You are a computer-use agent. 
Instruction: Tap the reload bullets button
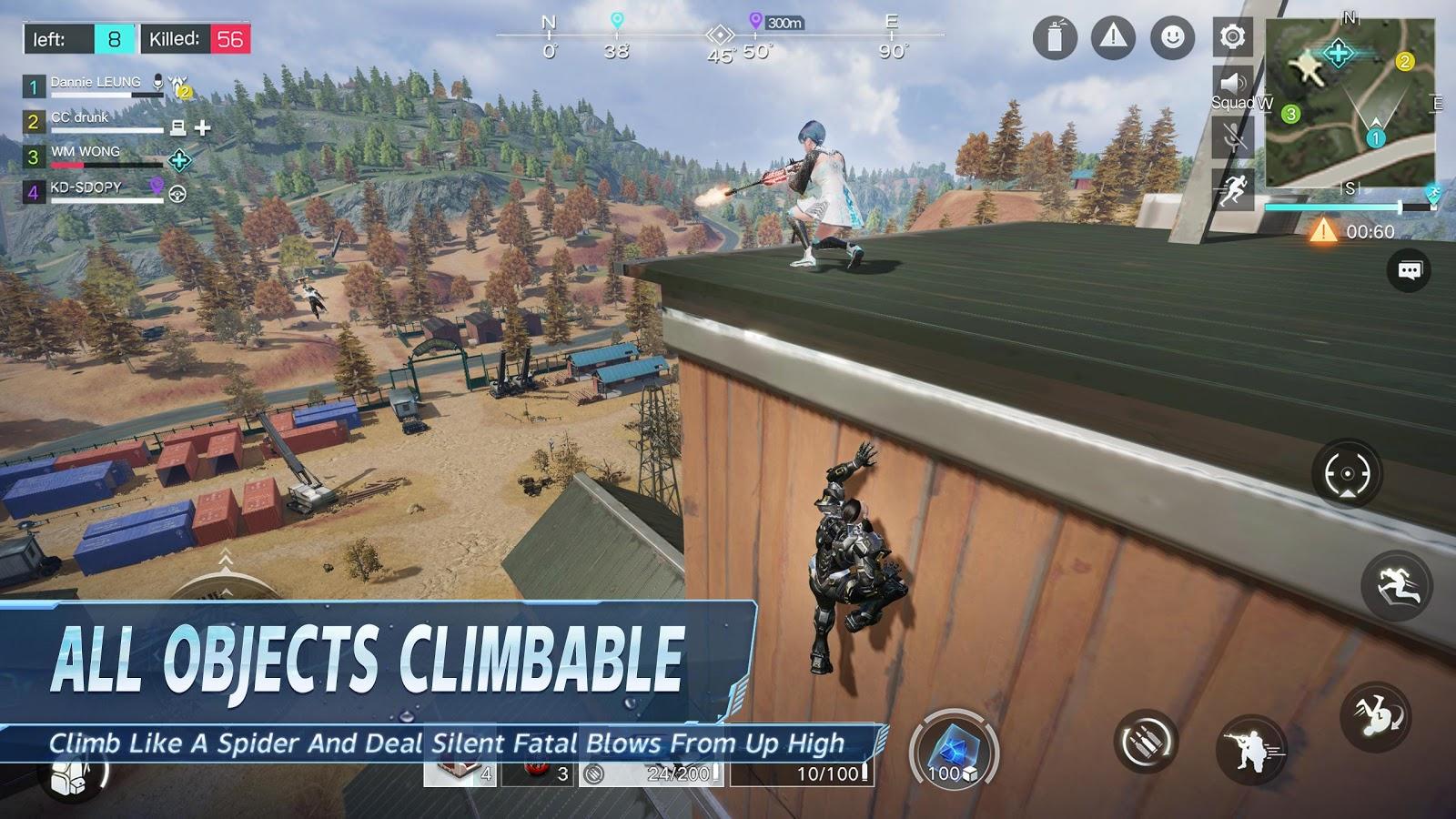1146,743
